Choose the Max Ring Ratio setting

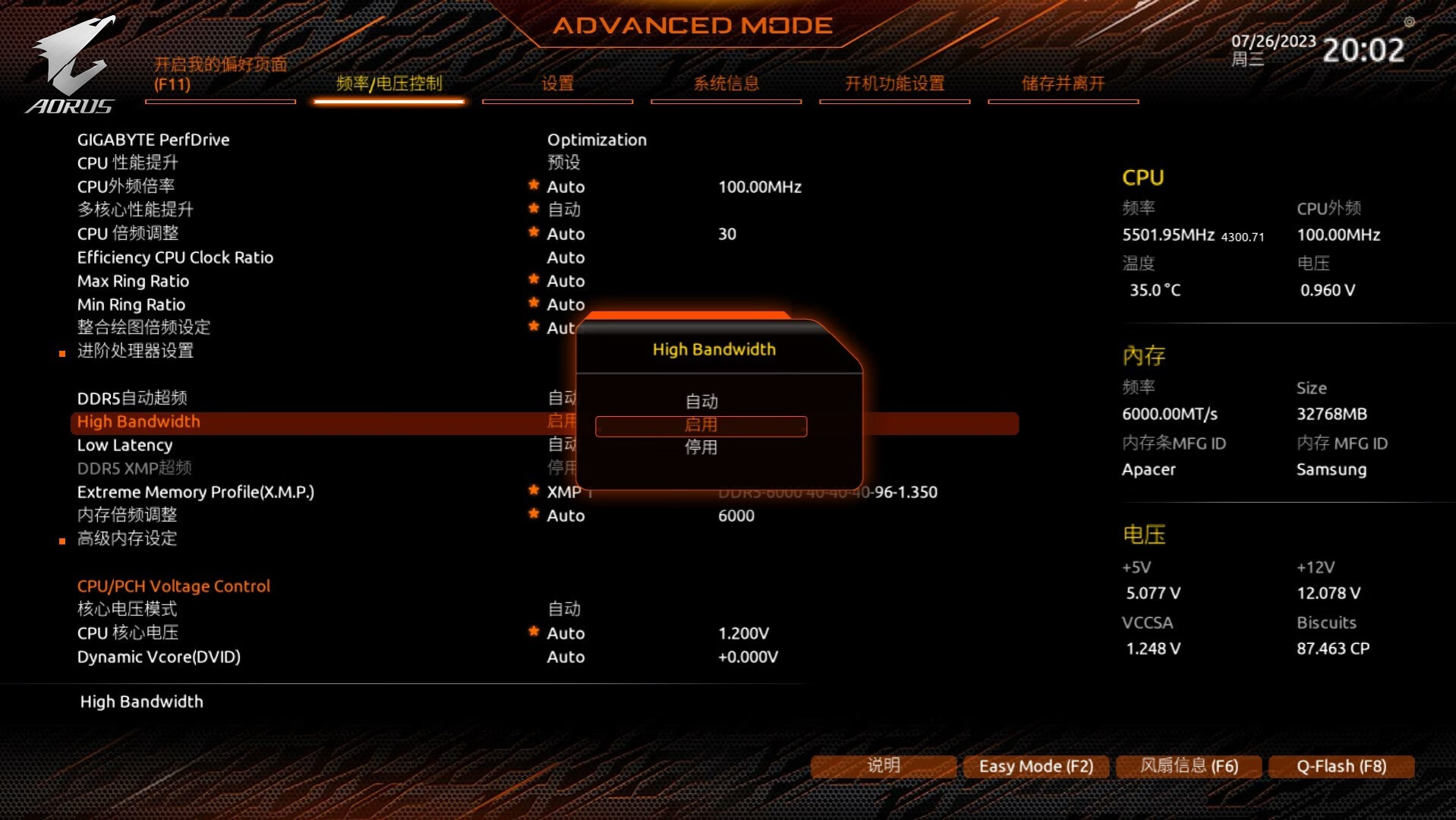tap(133, 281)
